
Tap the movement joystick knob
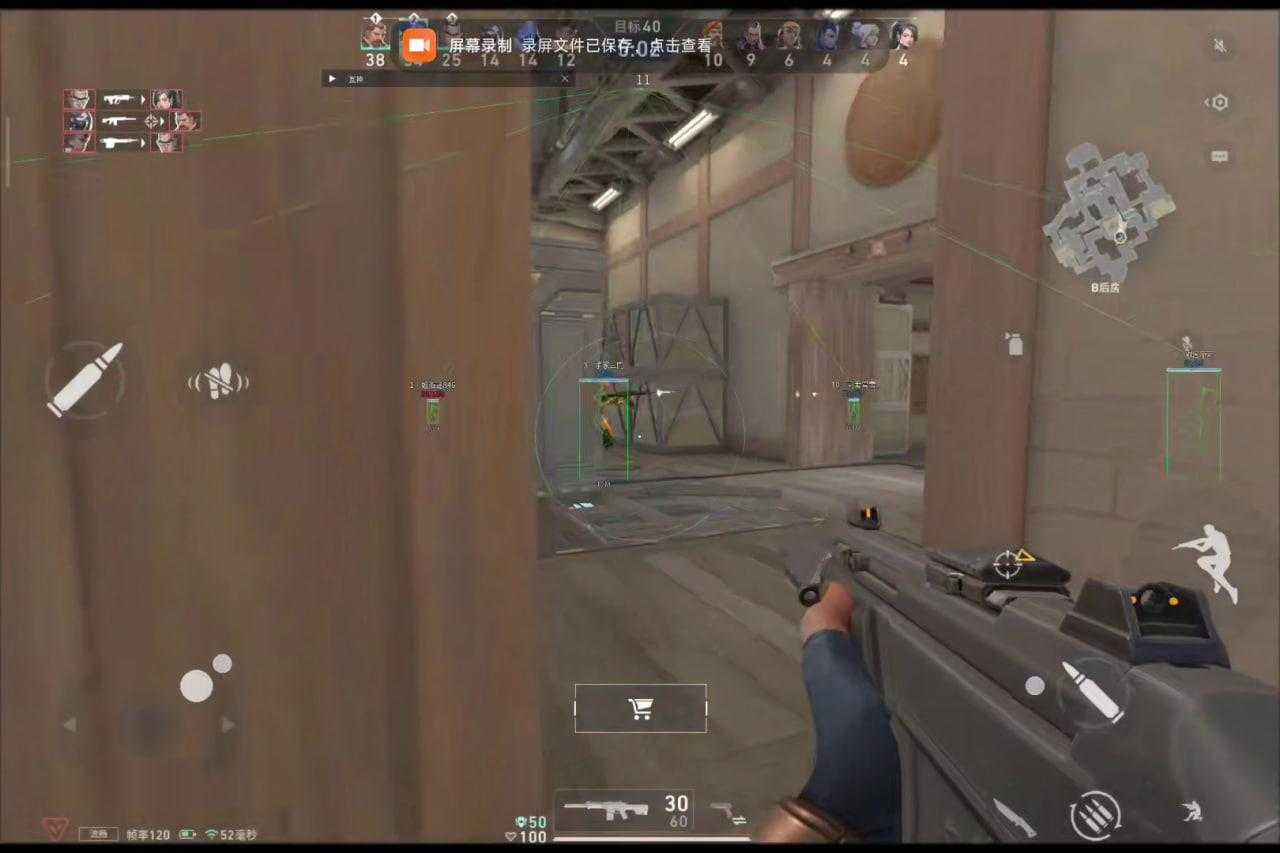pyautogui.click(x=196, y=686)
